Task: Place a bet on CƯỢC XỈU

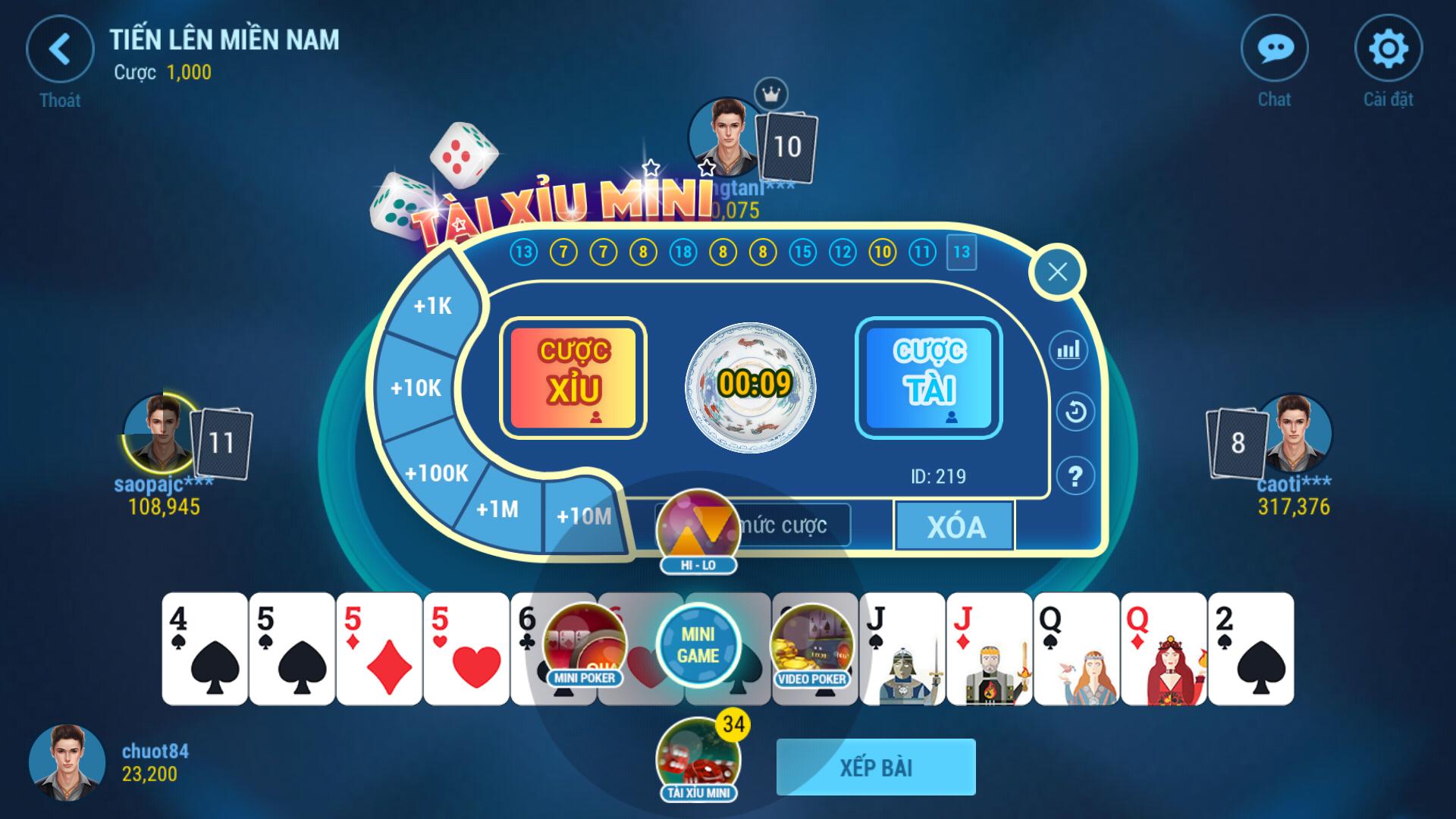Action: pyautogui.click(x=574, y=377)
